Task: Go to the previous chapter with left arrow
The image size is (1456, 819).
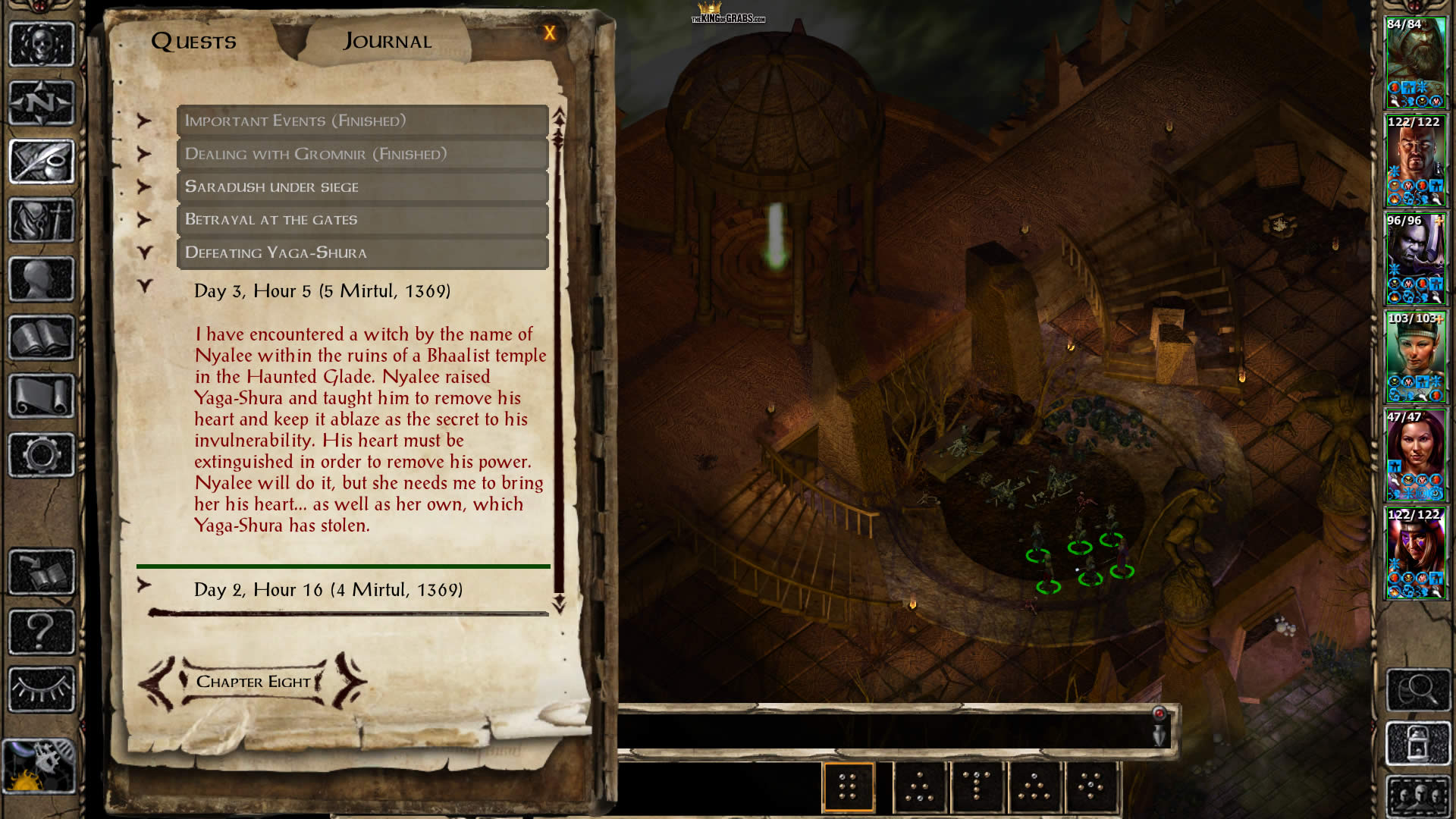Action: pyautogui.click(x=157, y=682)
